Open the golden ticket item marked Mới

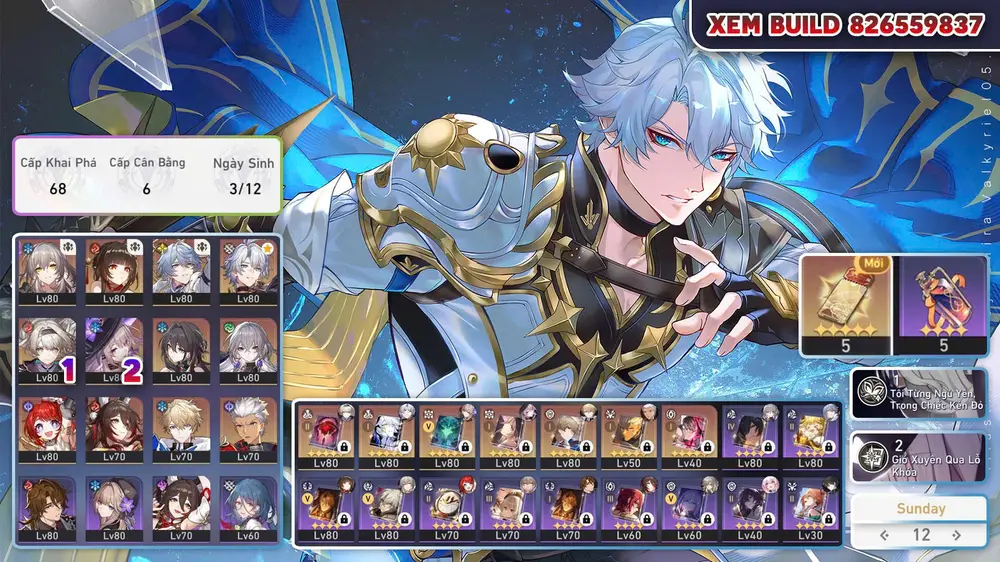[x=843, y=304]
